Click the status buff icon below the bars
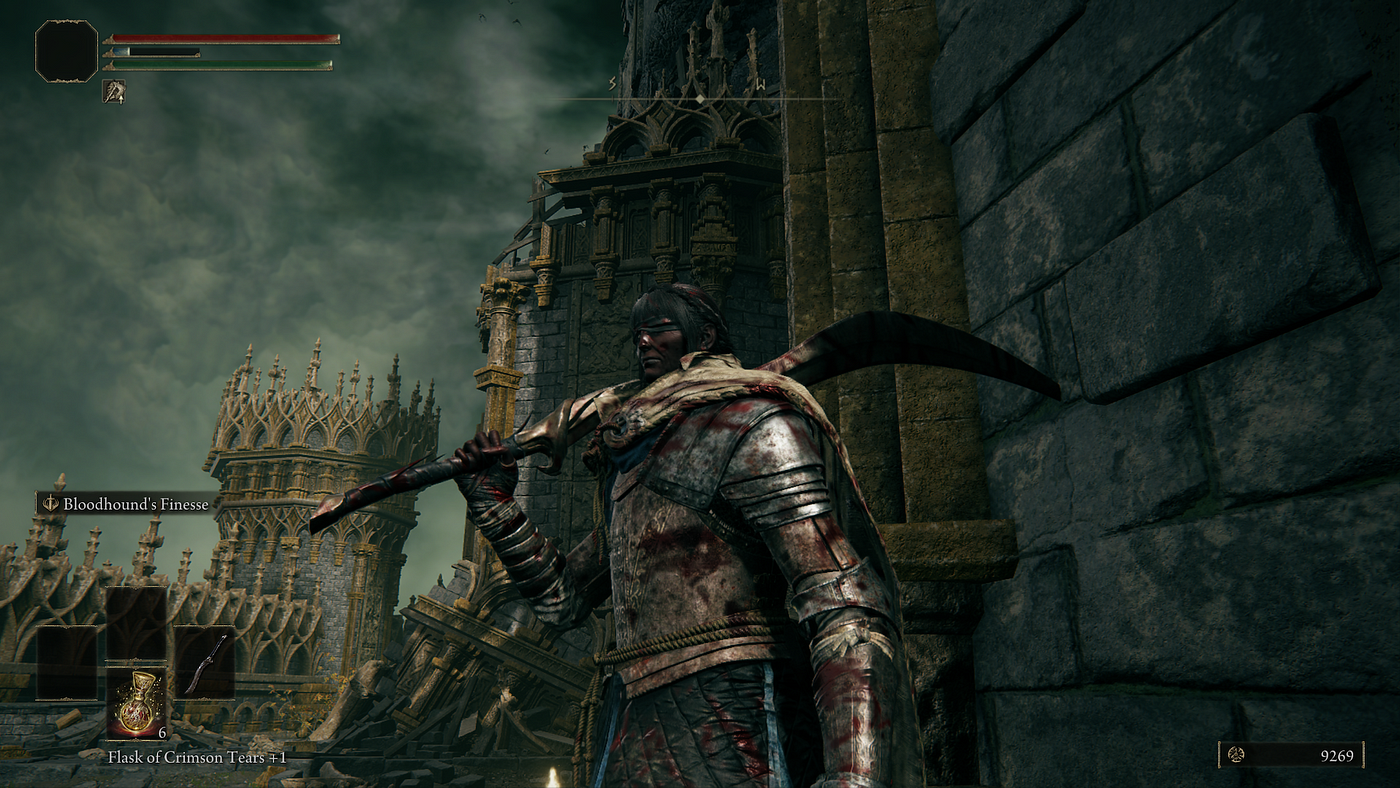The image size is (1400, 788). (114, 92)
